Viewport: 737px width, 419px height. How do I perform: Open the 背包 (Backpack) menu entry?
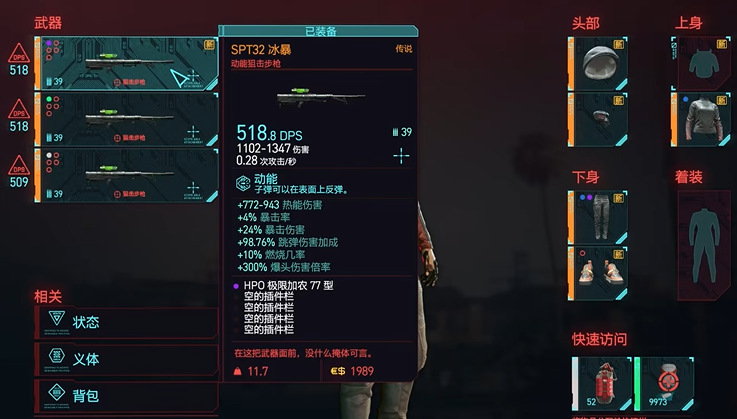coord(125,396)
